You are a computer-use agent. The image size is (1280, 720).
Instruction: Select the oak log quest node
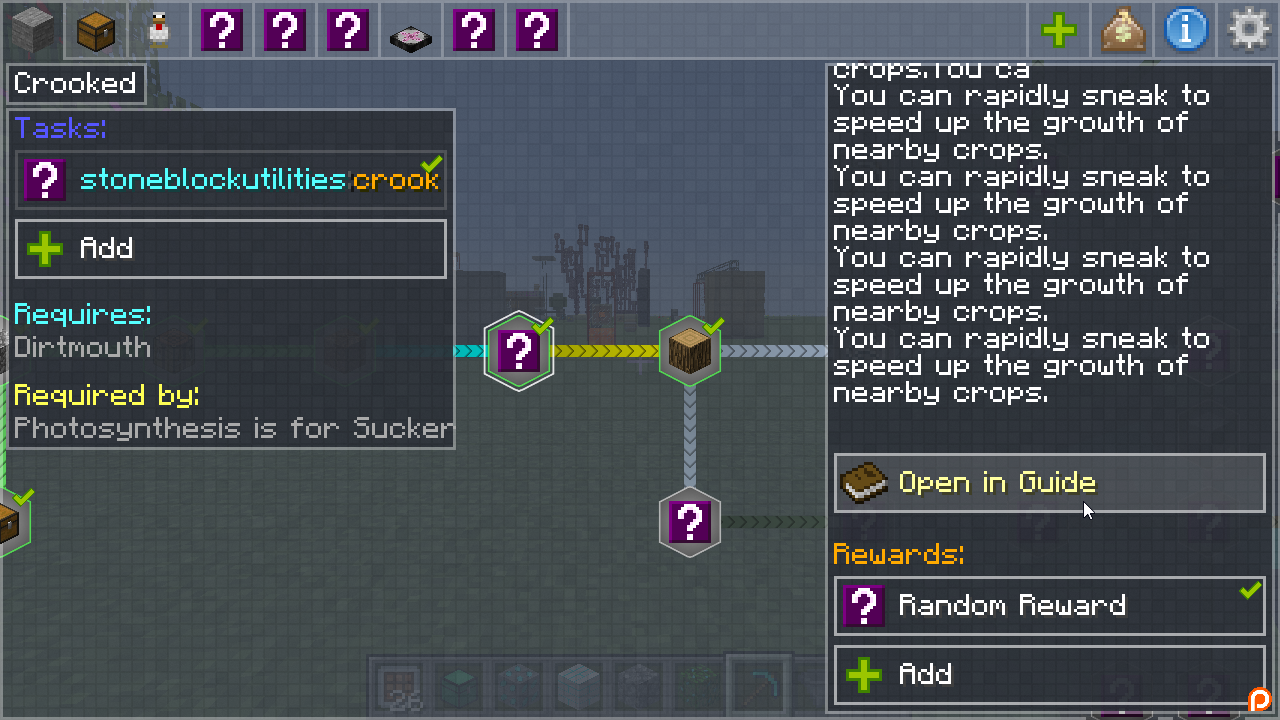click(690, 351)
